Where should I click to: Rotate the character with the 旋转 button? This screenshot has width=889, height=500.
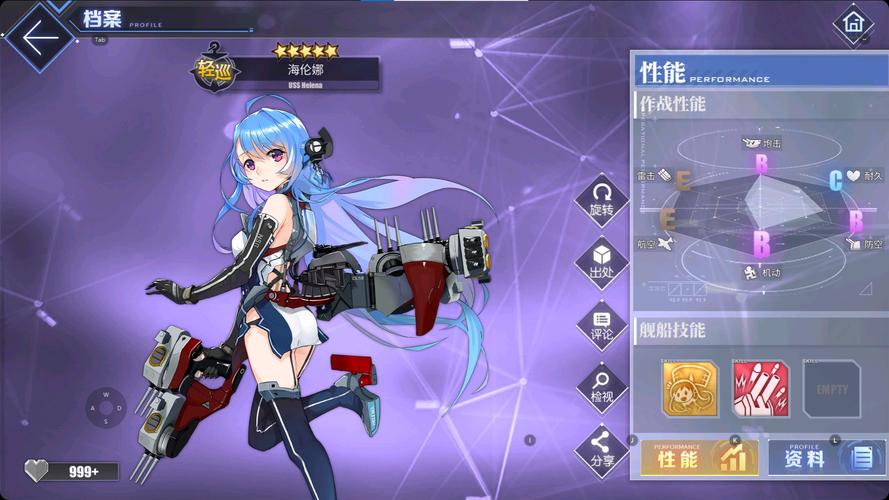[601, 199]
